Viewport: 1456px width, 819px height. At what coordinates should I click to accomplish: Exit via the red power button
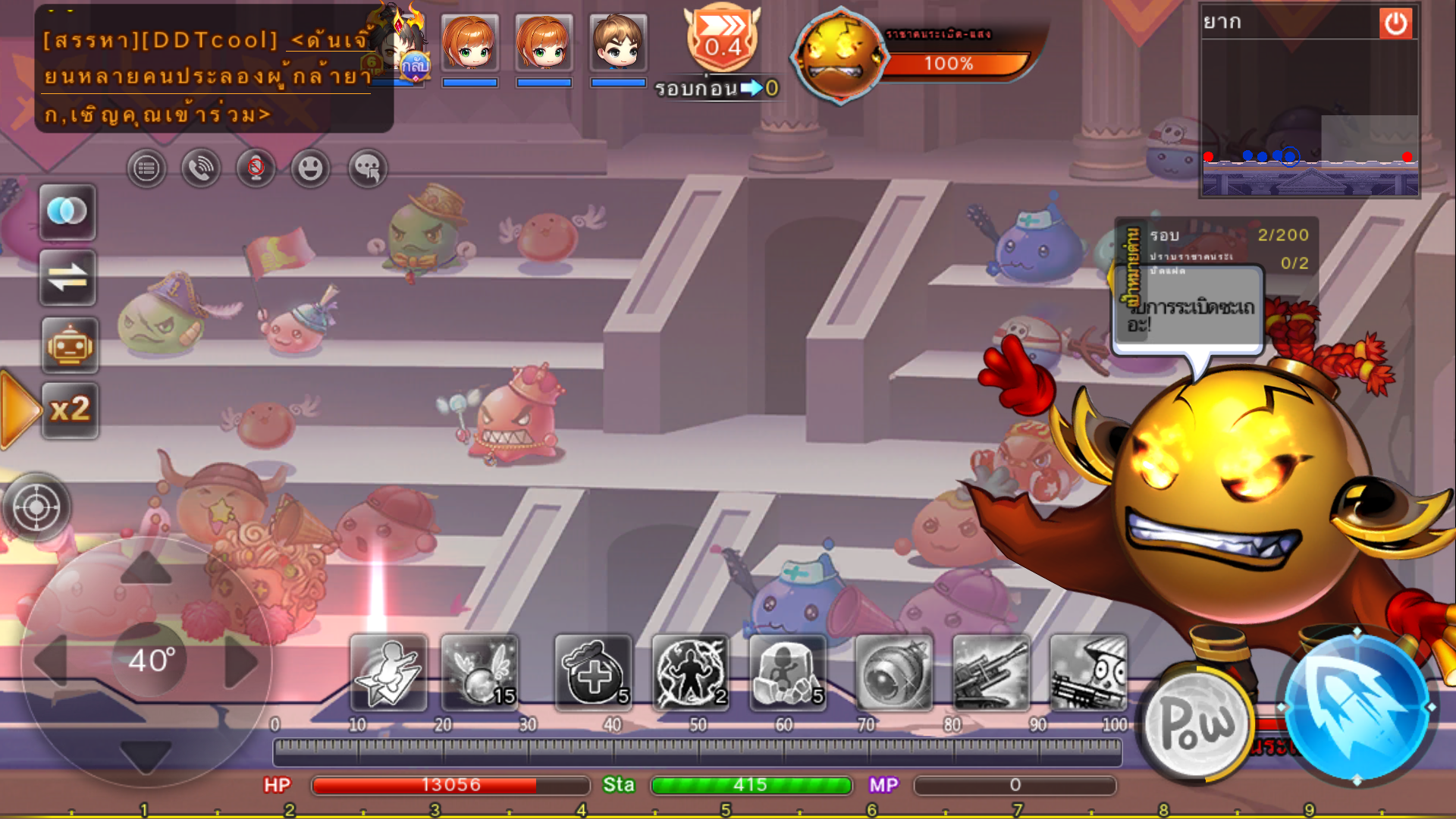tap(1395, 24)
